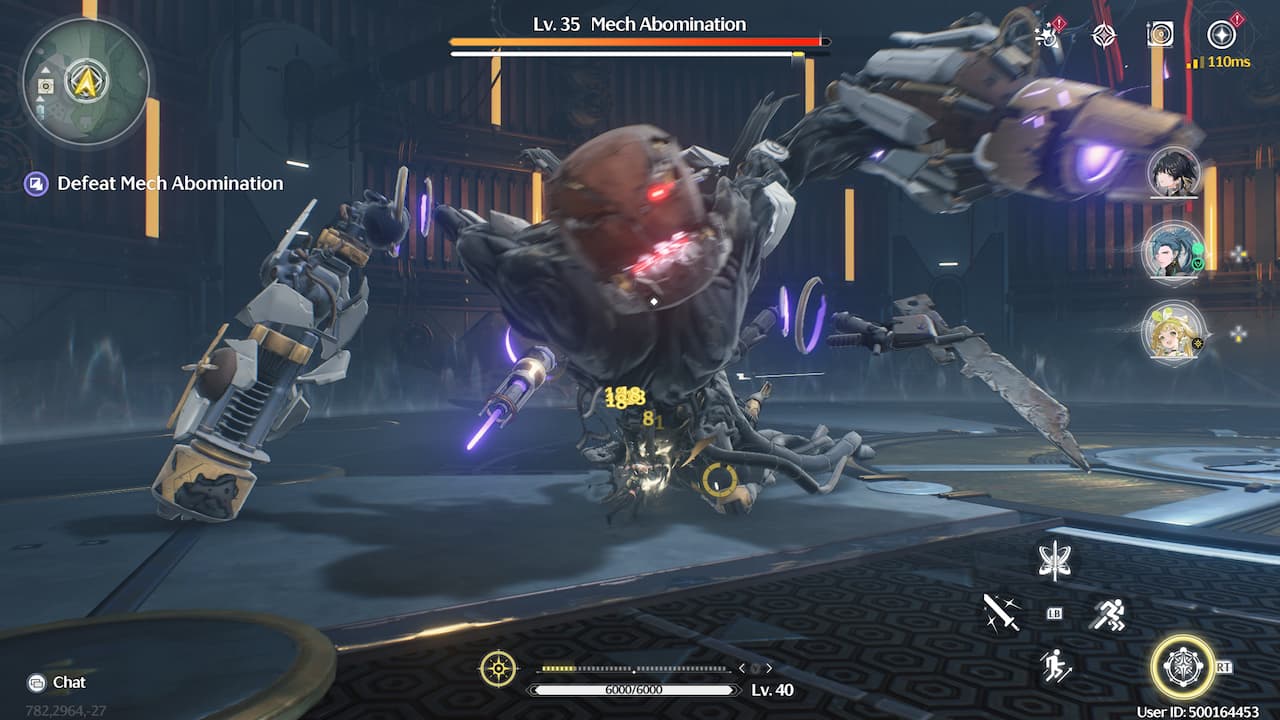Trigger the figure-with-arrow jump button
The width and height of the screenshot is (1280, 720).
1054,665
